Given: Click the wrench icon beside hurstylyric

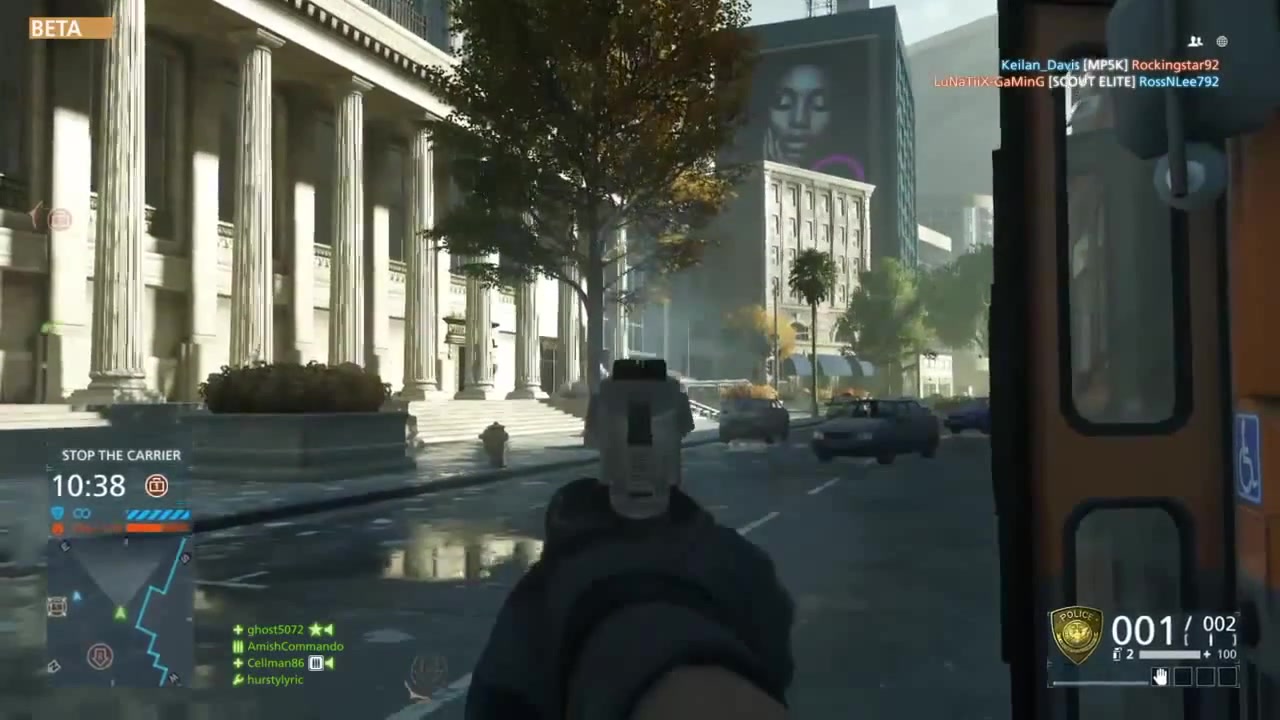Looking at the screenshot, I should tap(238, 680).
